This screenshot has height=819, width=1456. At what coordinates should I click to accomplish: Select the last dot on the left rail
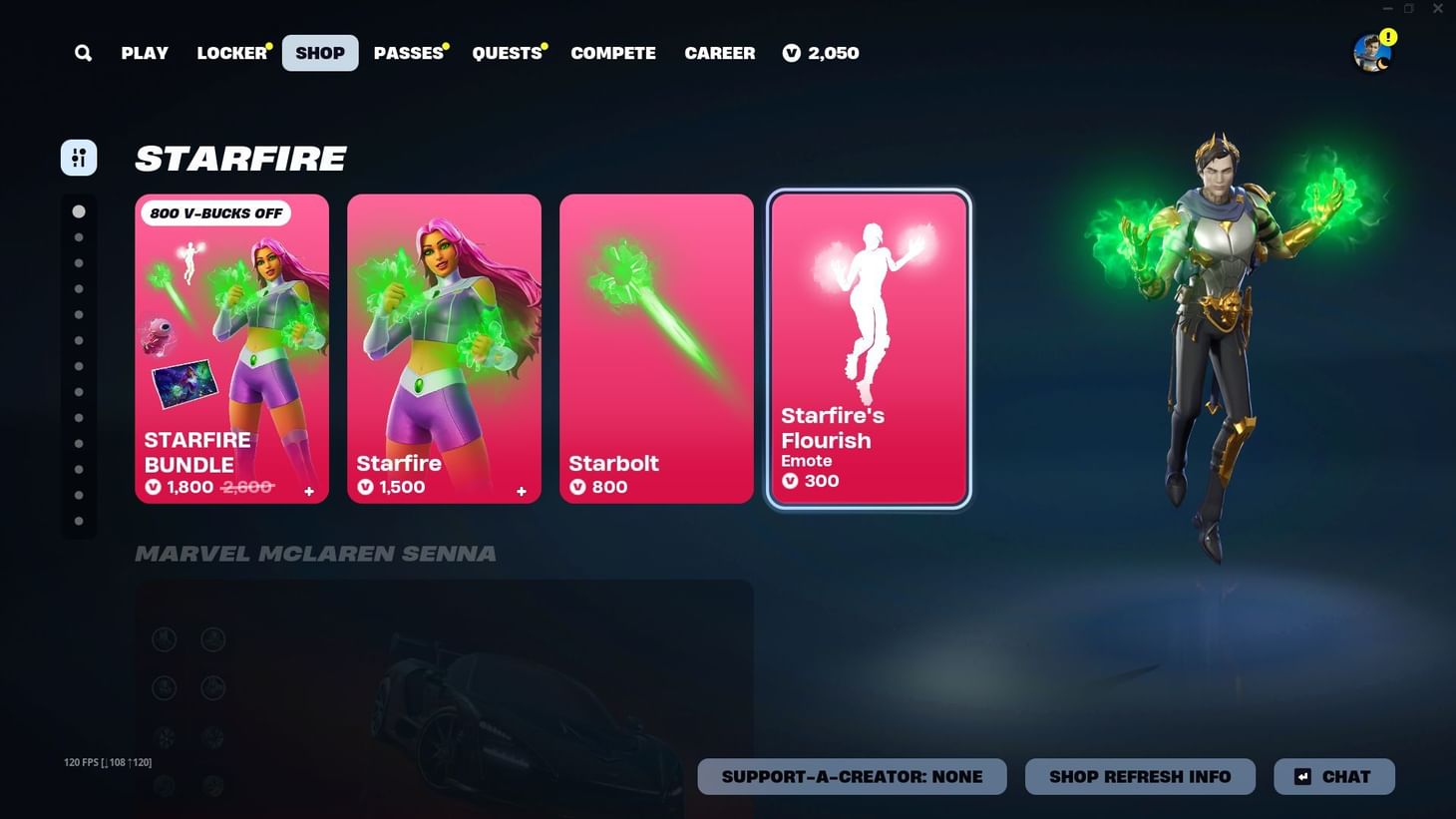[x=79, y=520]
